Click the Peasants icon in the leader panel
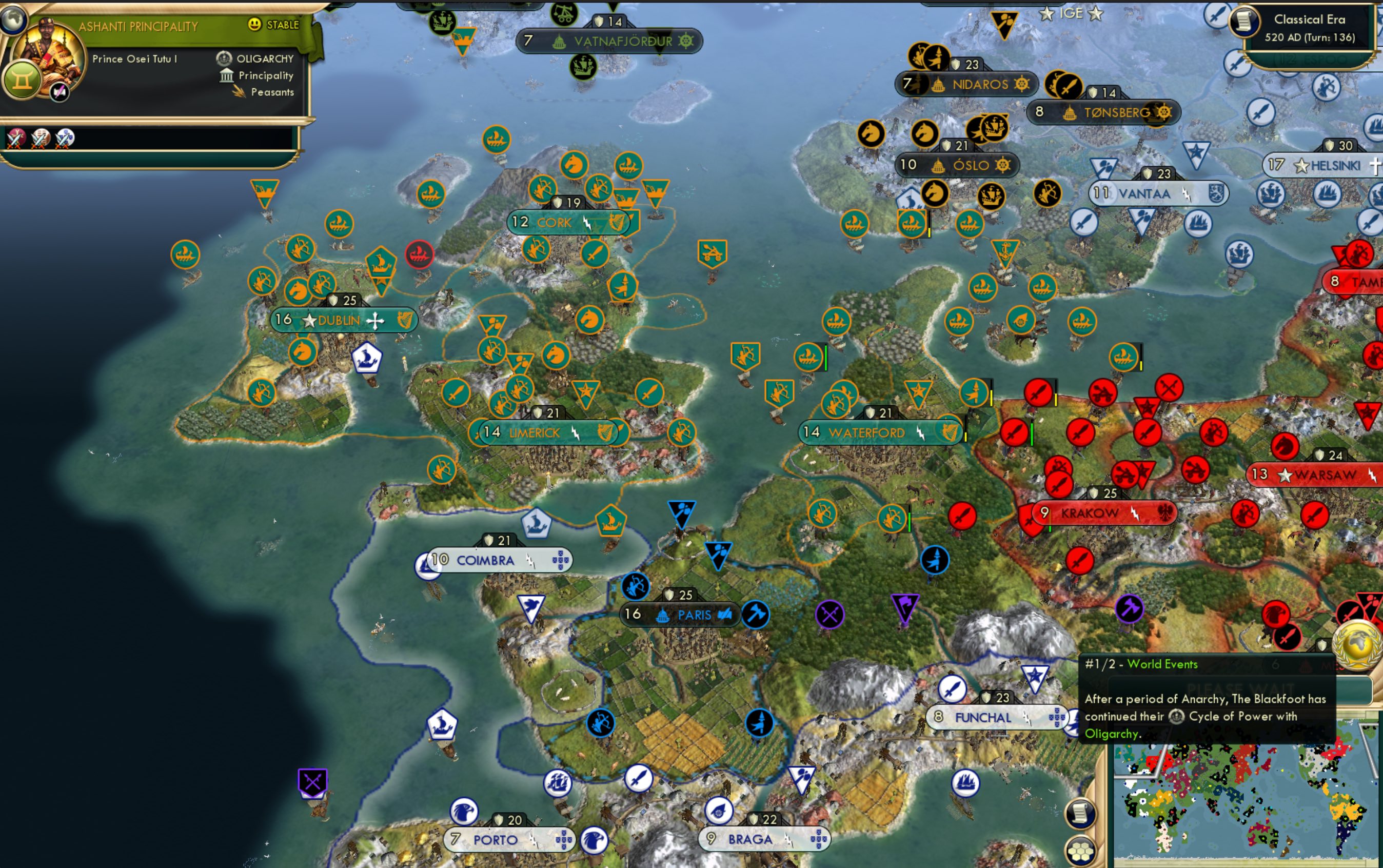Screen dimensions: 1383x868 click(238, 92)
